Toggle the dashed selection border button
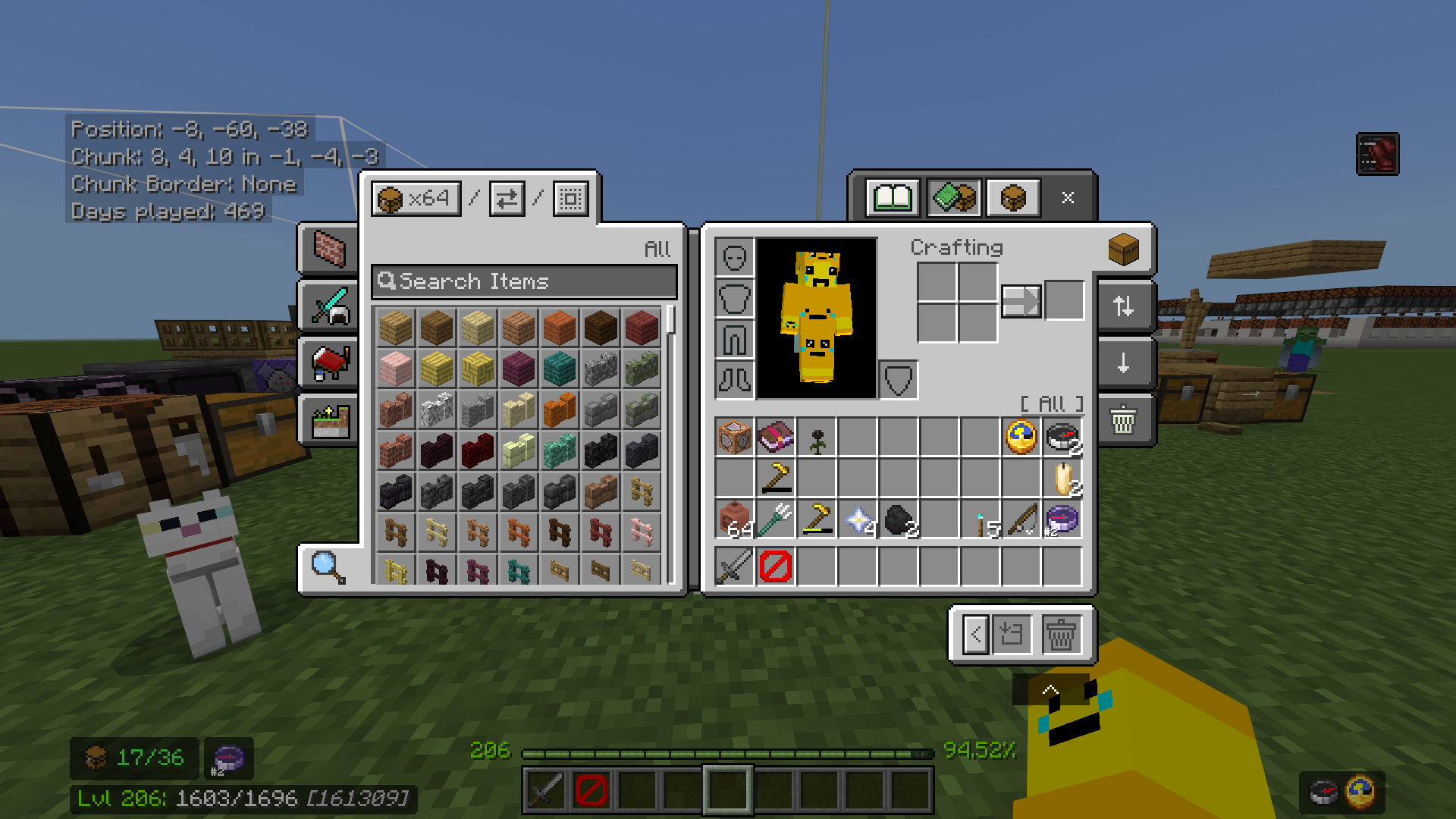This screenshot has width=1456, height=819. [x=569, y=198]
